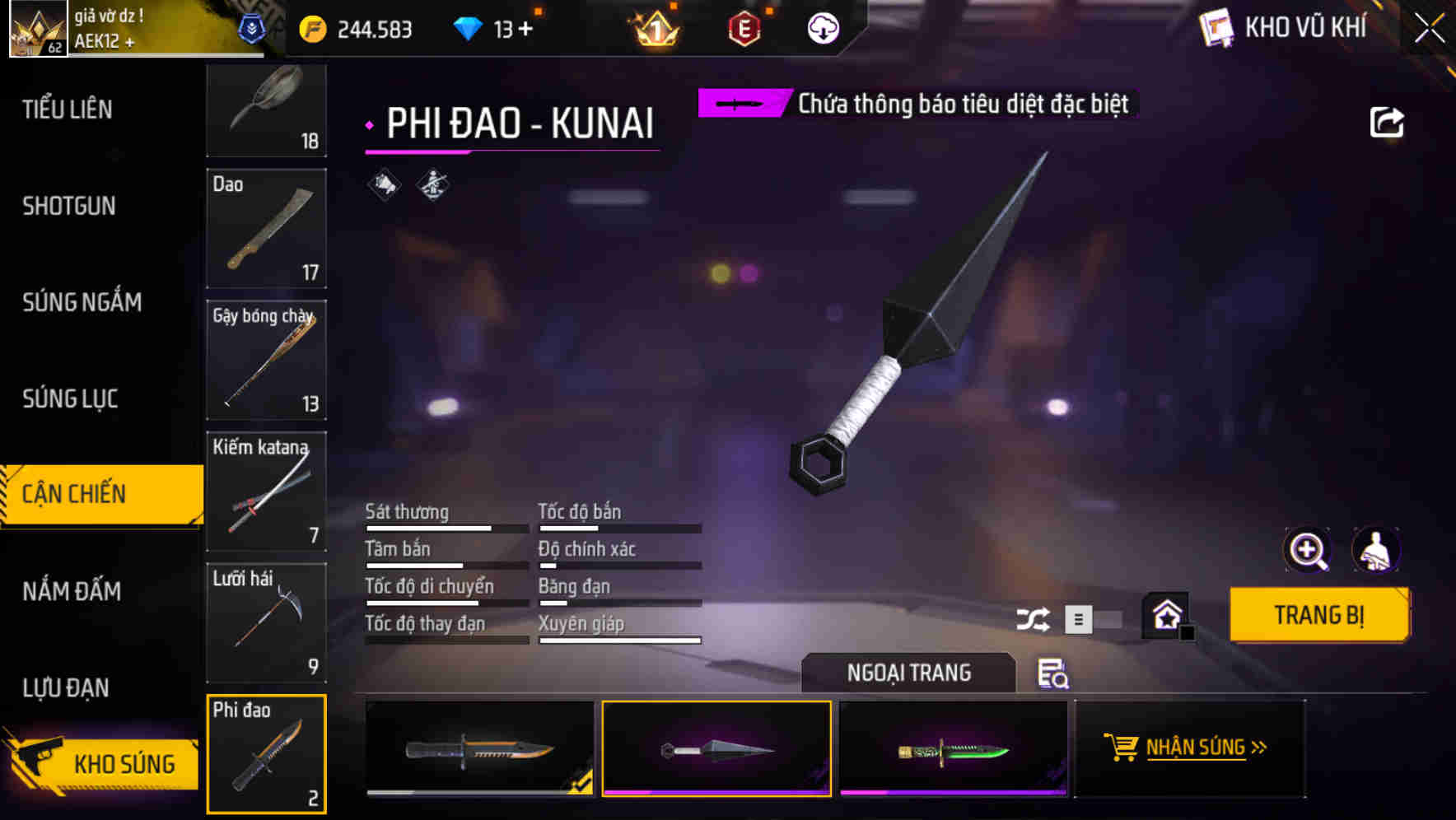Toggle the character-with-weapon diamond badge

tap(432, 184)
